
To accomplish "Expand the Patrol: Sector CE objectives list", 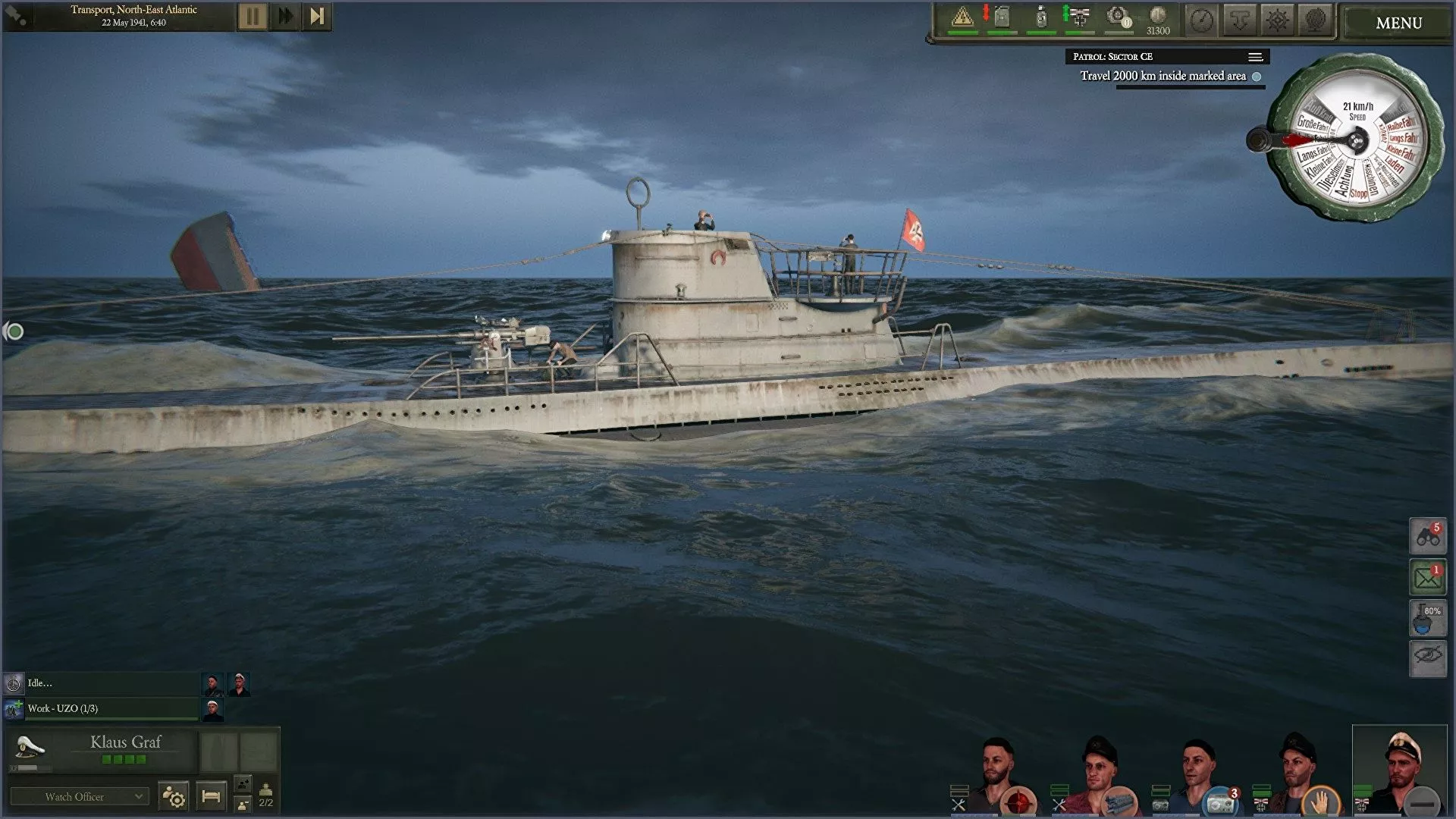I will point(1255,57).
